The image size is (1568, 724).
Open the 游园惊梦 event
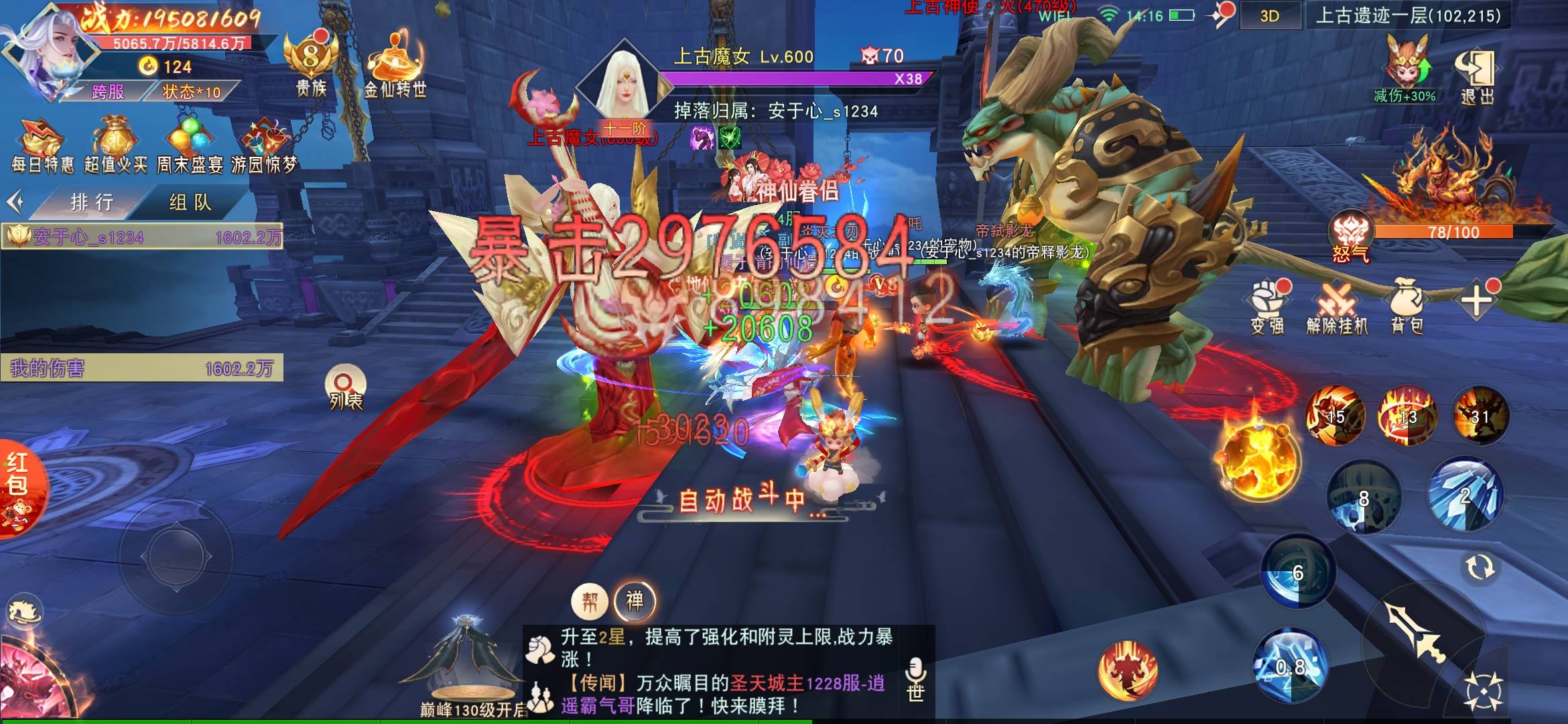264,146
